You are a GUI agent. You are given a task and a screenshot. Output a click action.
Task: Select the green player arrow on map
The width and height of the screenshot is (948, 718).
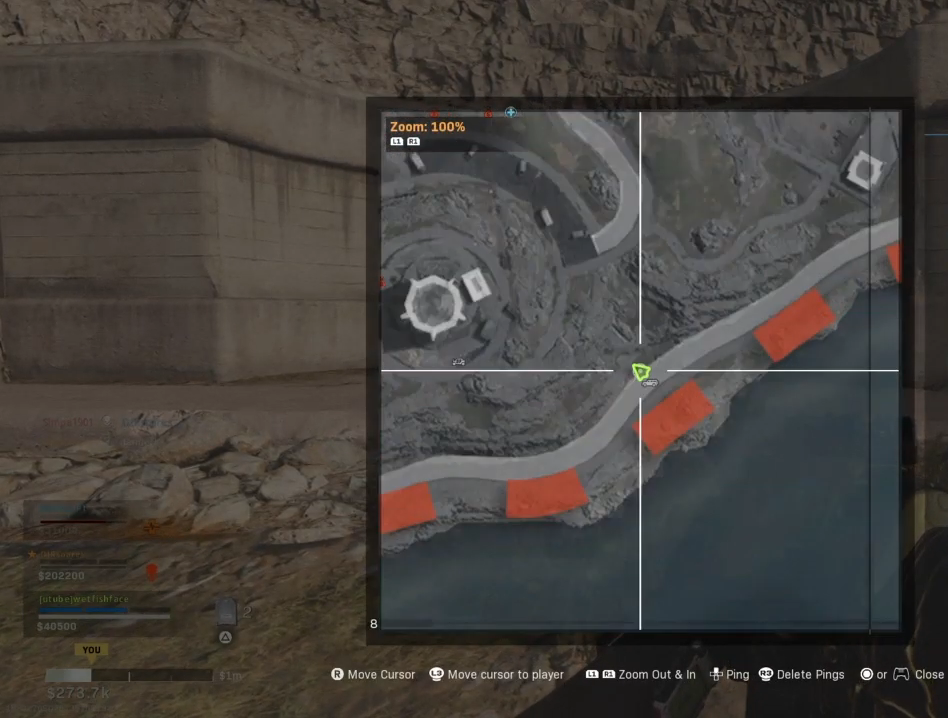641,372
